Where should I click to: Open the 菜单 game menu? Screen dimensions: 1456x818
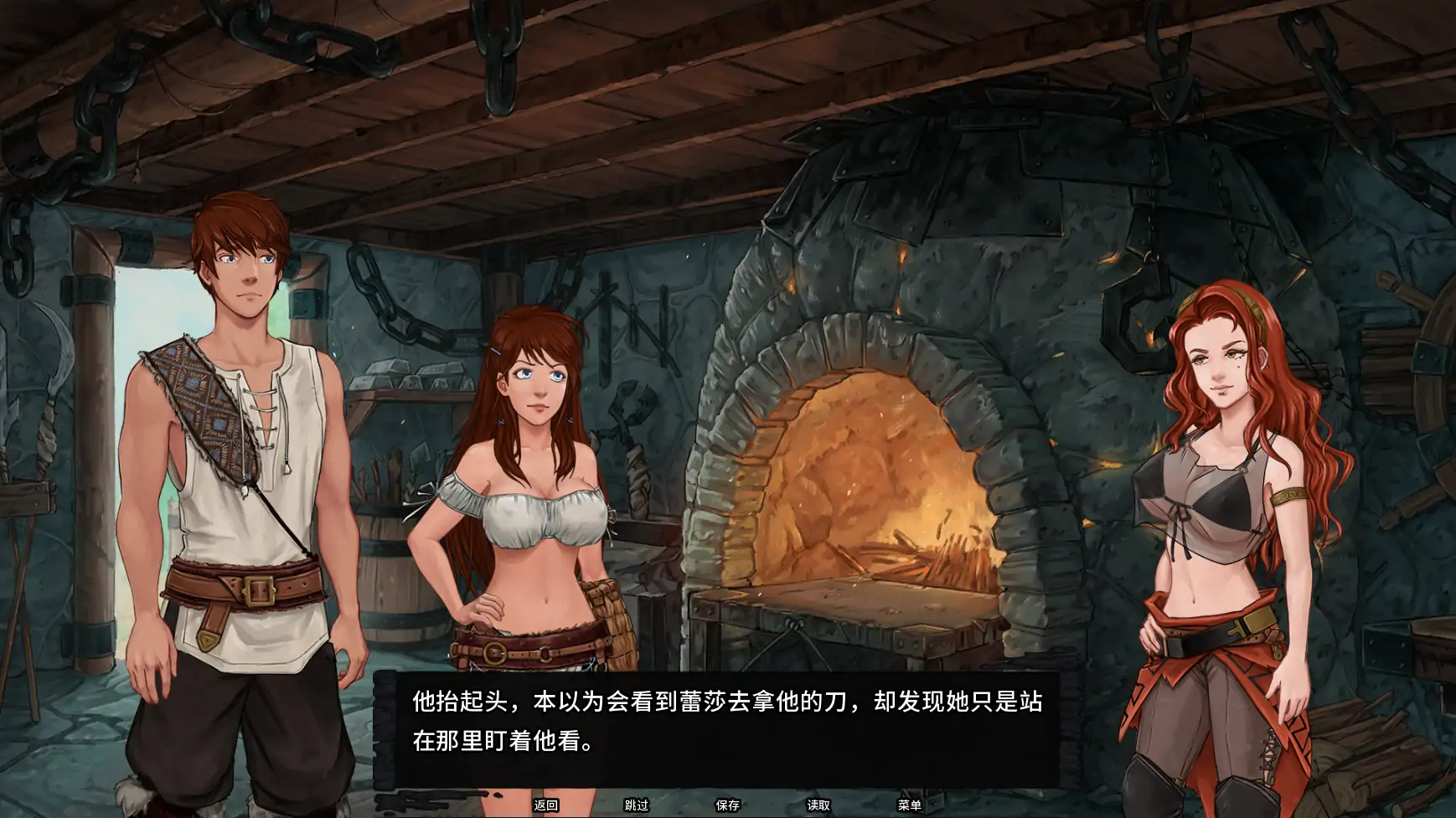click(910, 805)
